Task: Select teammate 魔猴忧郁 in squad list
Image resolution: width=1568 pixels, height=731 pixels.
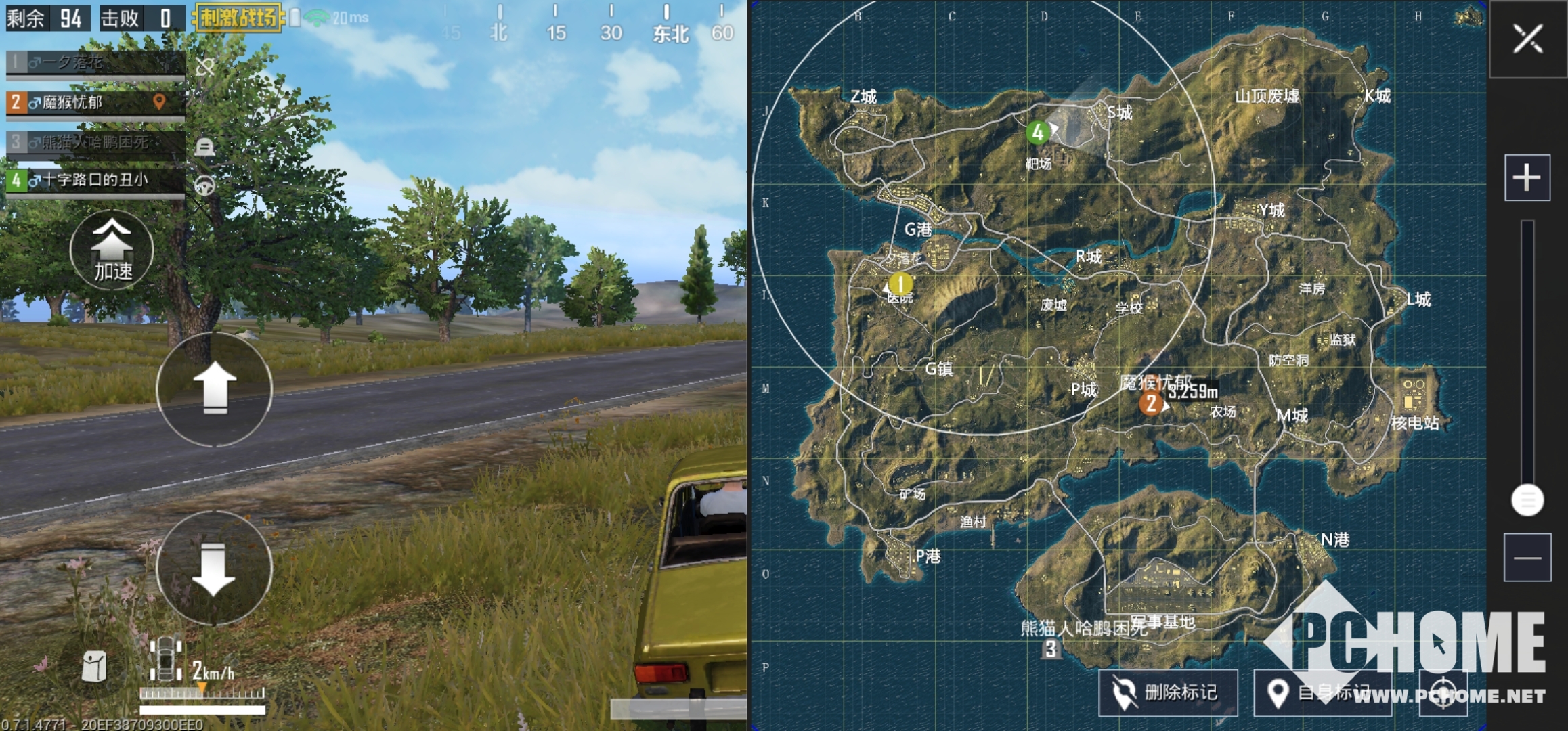Action: [x=95, y=103]
